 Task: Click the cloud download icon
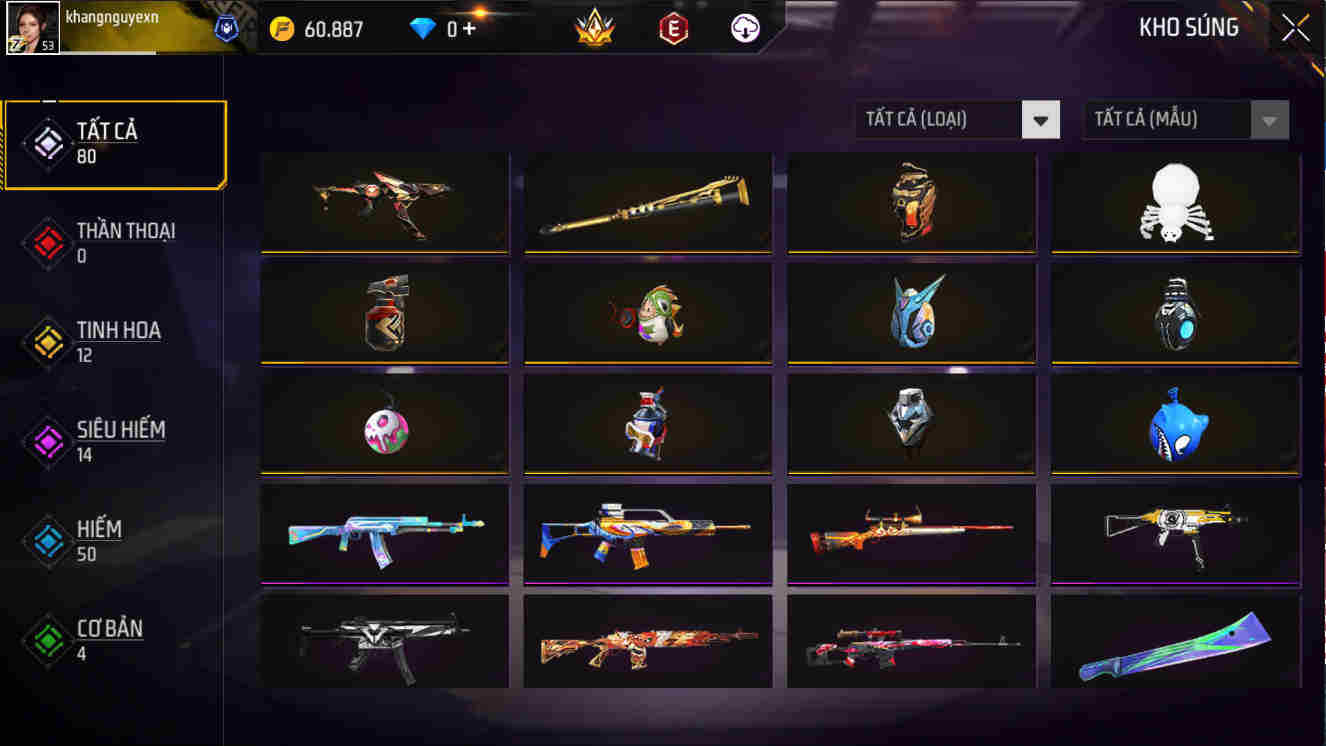click(x=746, y=27)
